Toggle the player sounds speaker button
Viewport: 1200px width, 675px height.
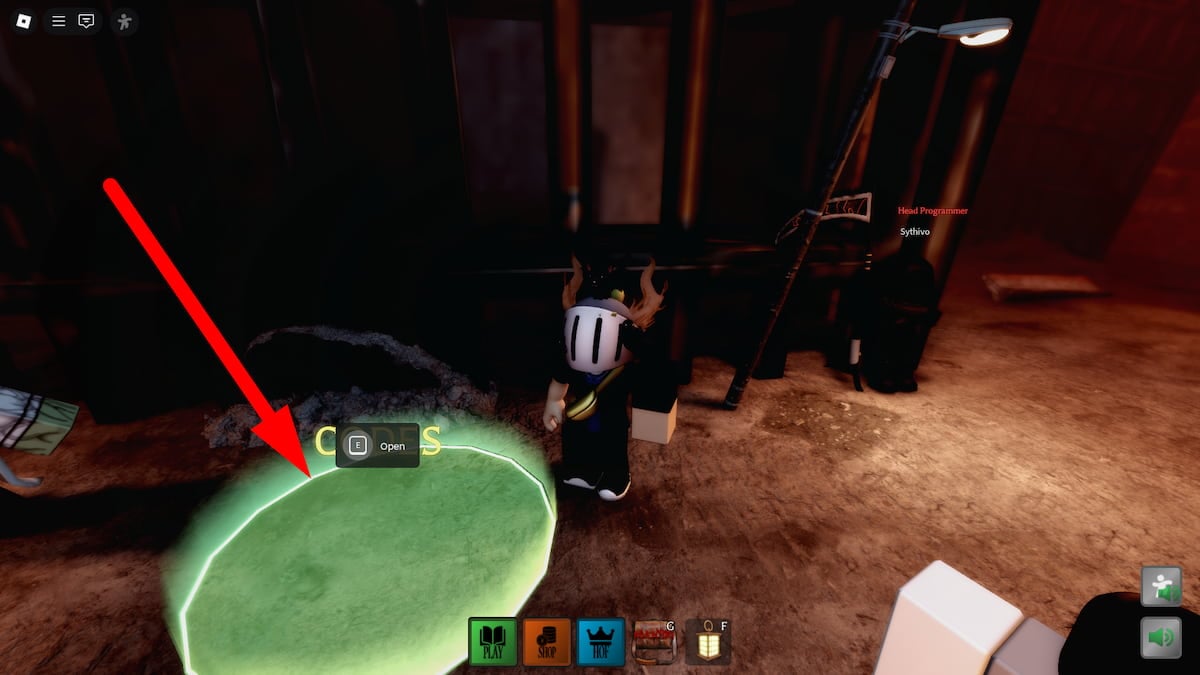click(1160, 587)
